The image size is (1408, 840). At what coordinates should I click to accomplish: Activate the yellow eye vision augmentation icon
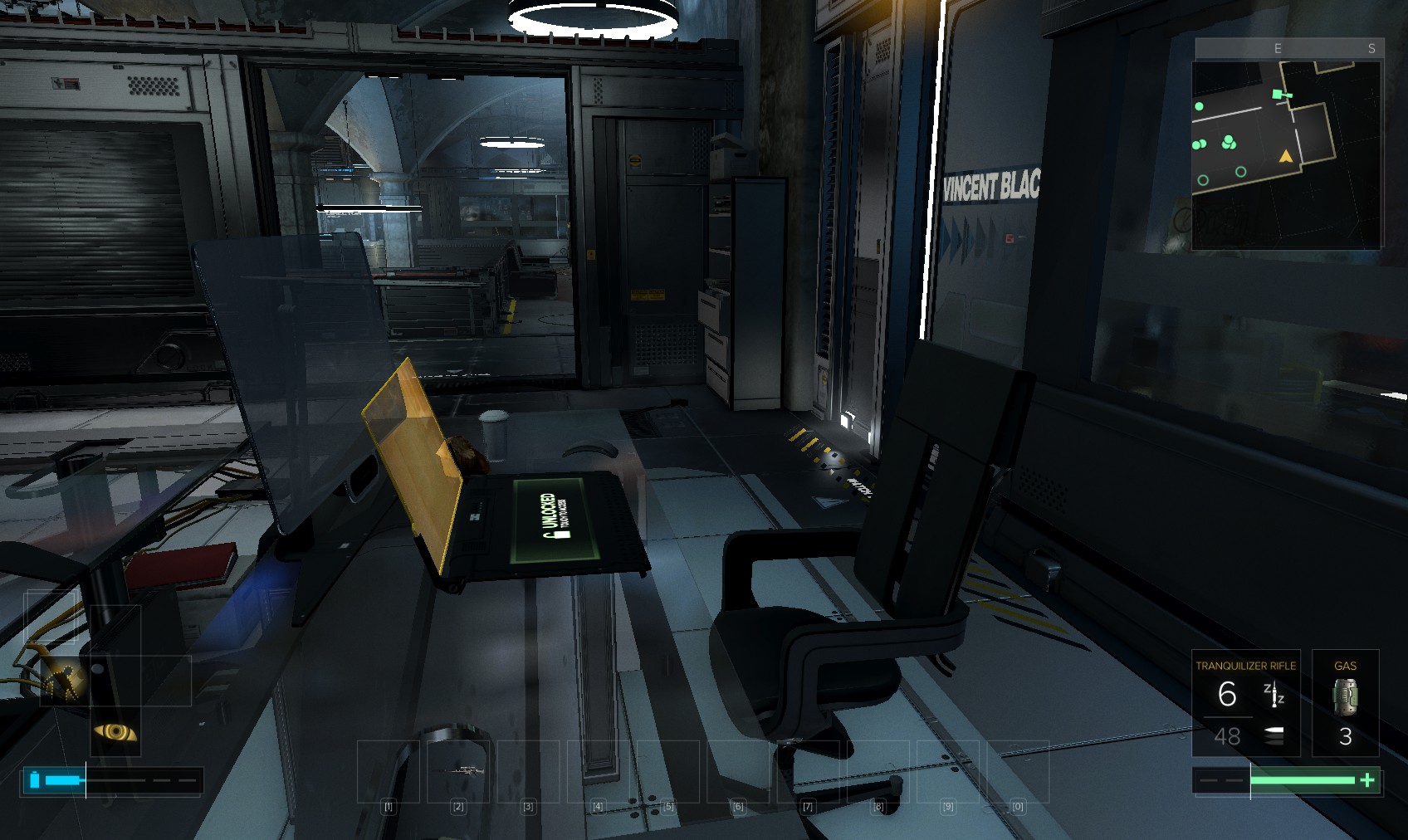coord(115,731)
